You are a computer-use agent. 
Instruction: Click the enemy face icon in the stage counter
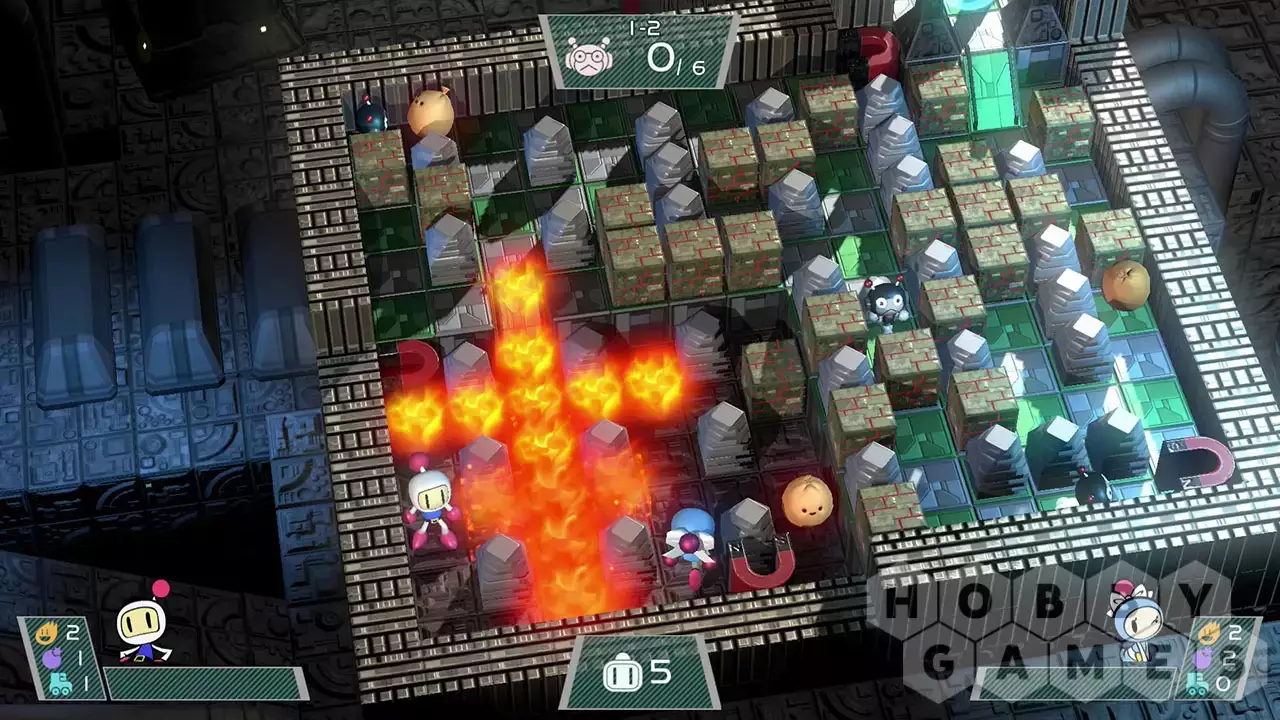(x=588, y=57)
